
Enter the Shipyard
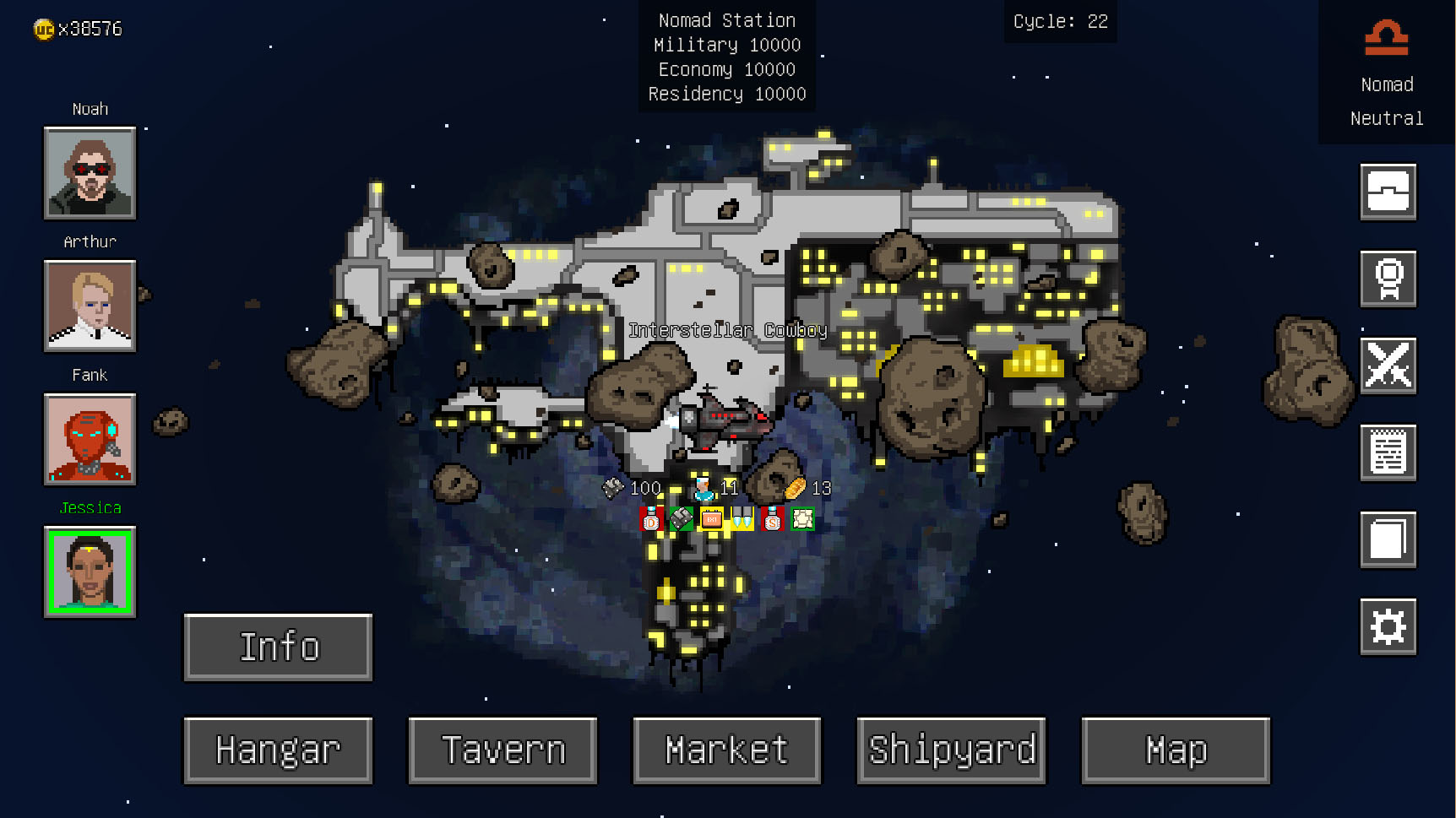pos(951,750)
